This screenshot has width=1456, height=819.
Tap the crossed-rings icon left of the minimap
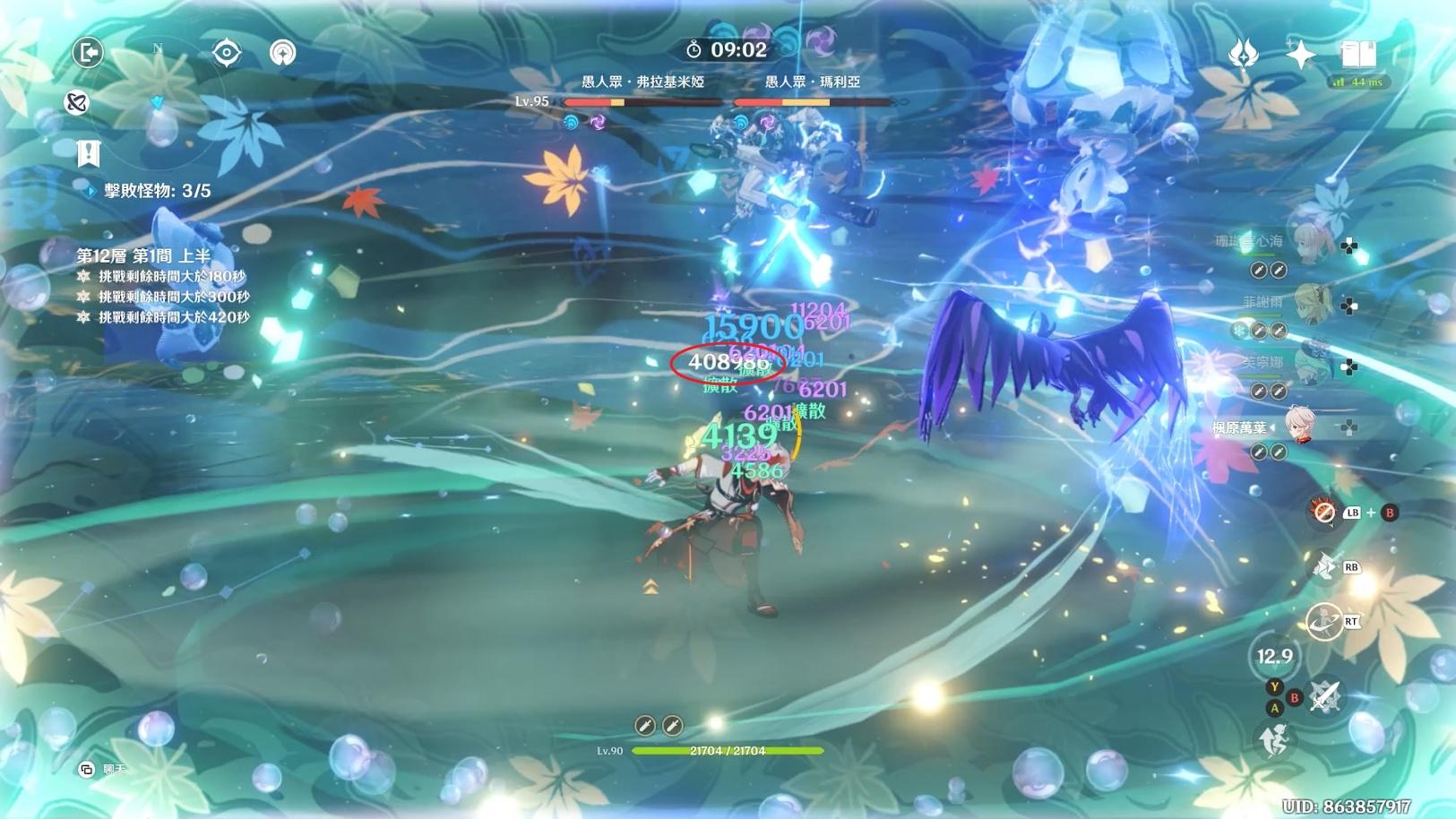(77, 103)
